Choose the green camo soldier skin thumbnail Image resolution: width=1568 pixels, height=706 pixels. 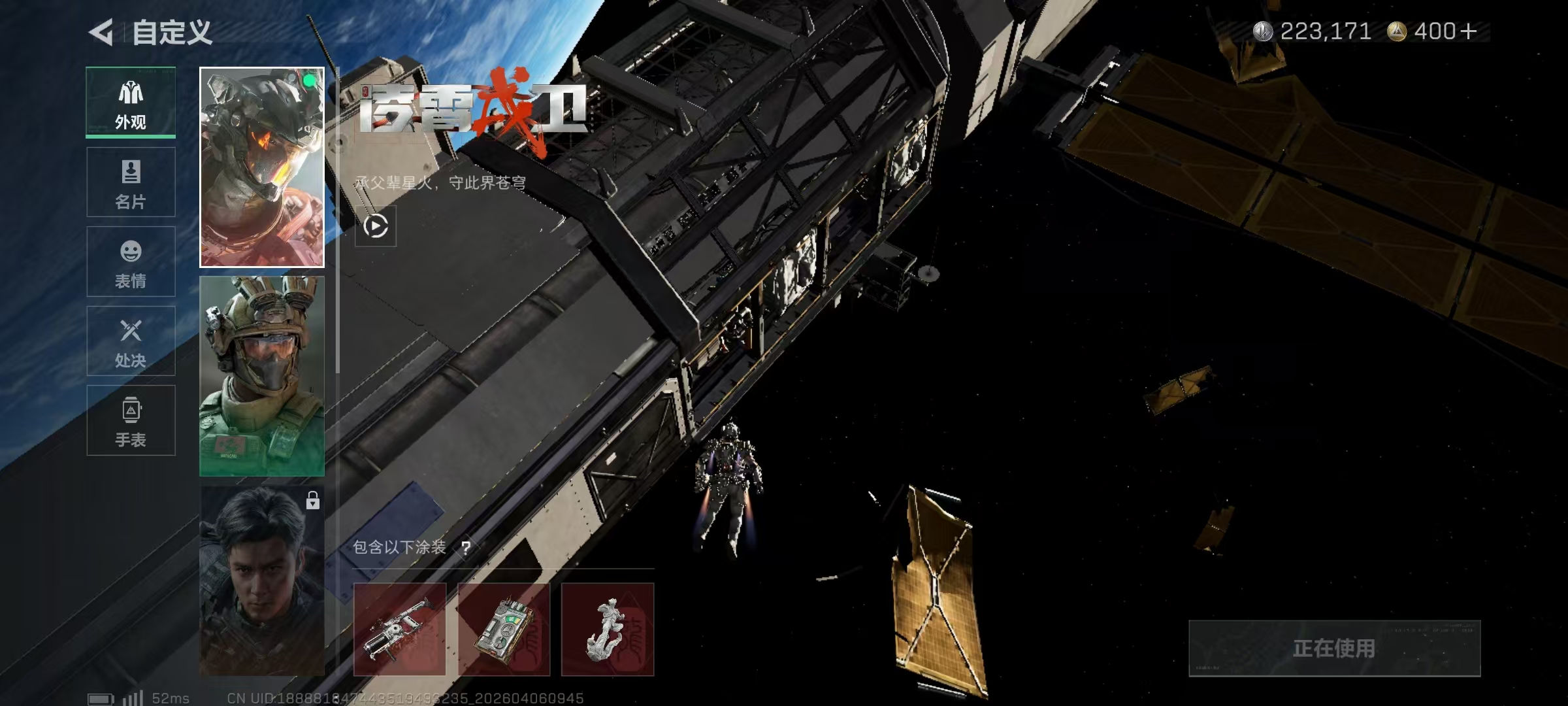[261, 376]
